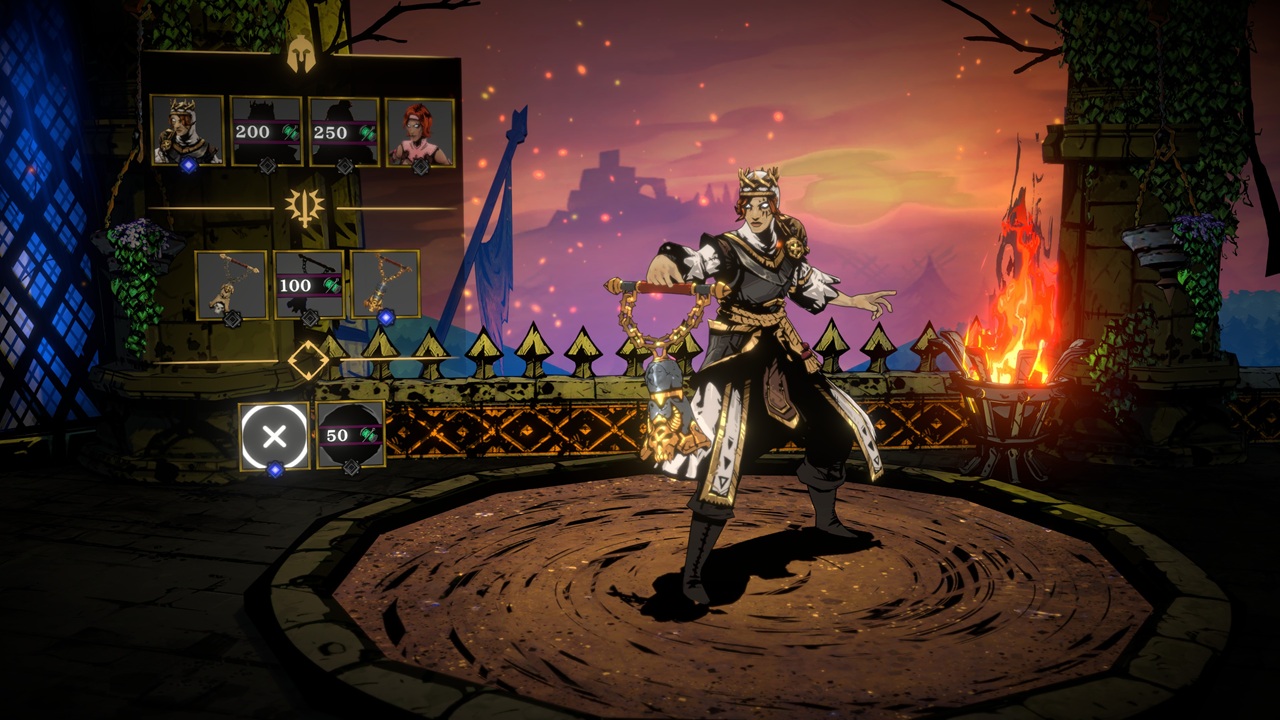Click the diamond icon under the red-haired portrait
This screenshot has height=720, width=1280.
[421, 166]
